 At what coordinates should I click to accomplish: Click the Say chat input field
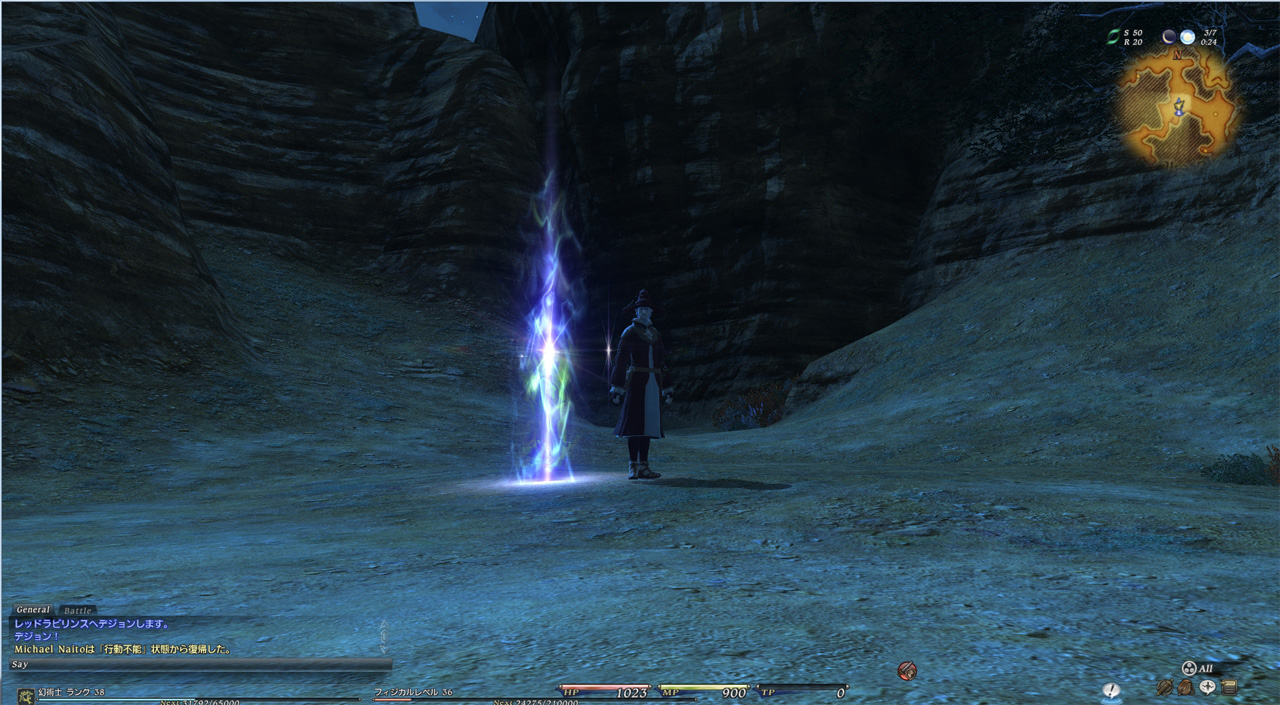pyautogui.click(x=200, y=664)
